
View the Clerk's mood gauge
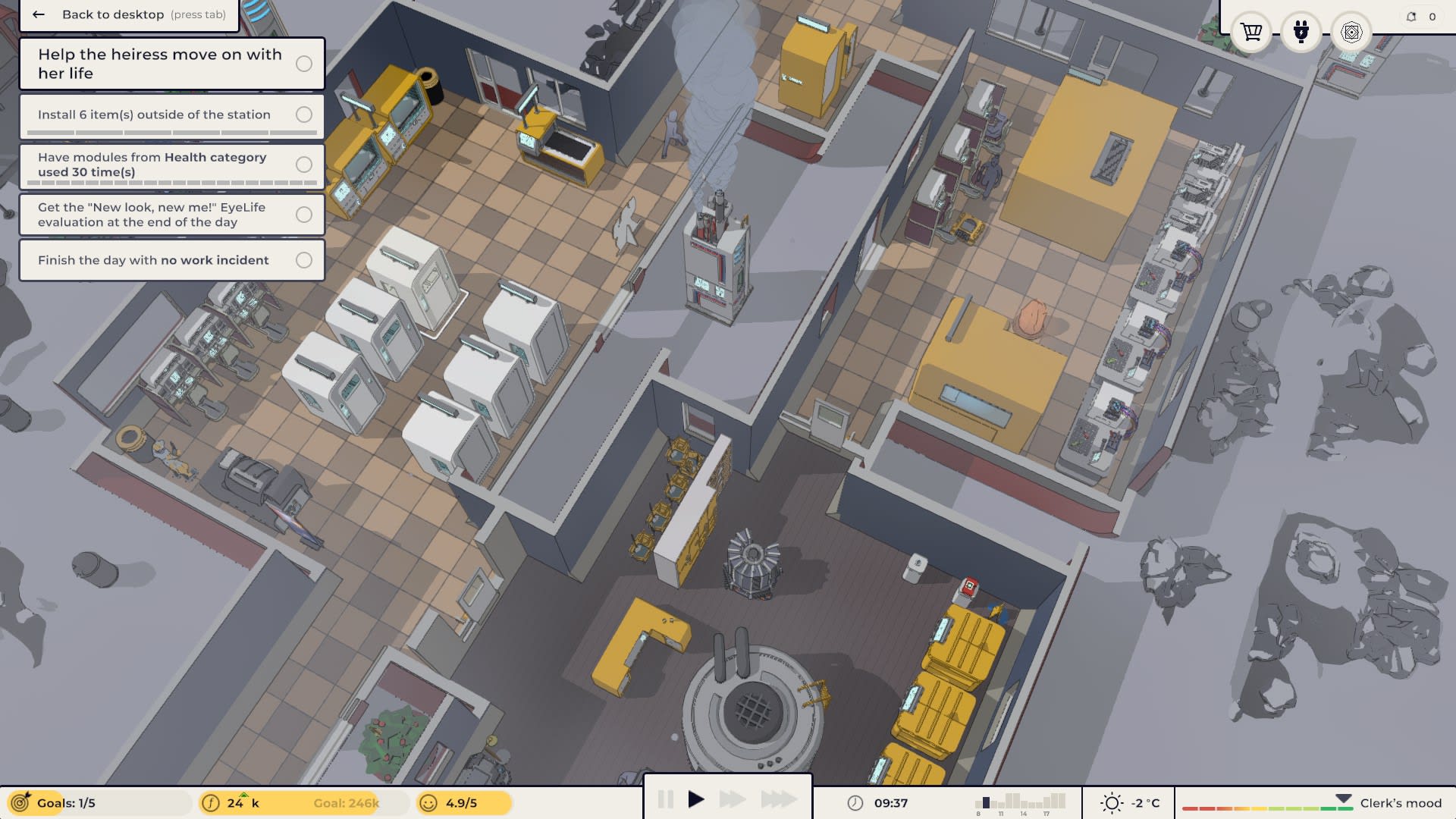point(1312,804)
